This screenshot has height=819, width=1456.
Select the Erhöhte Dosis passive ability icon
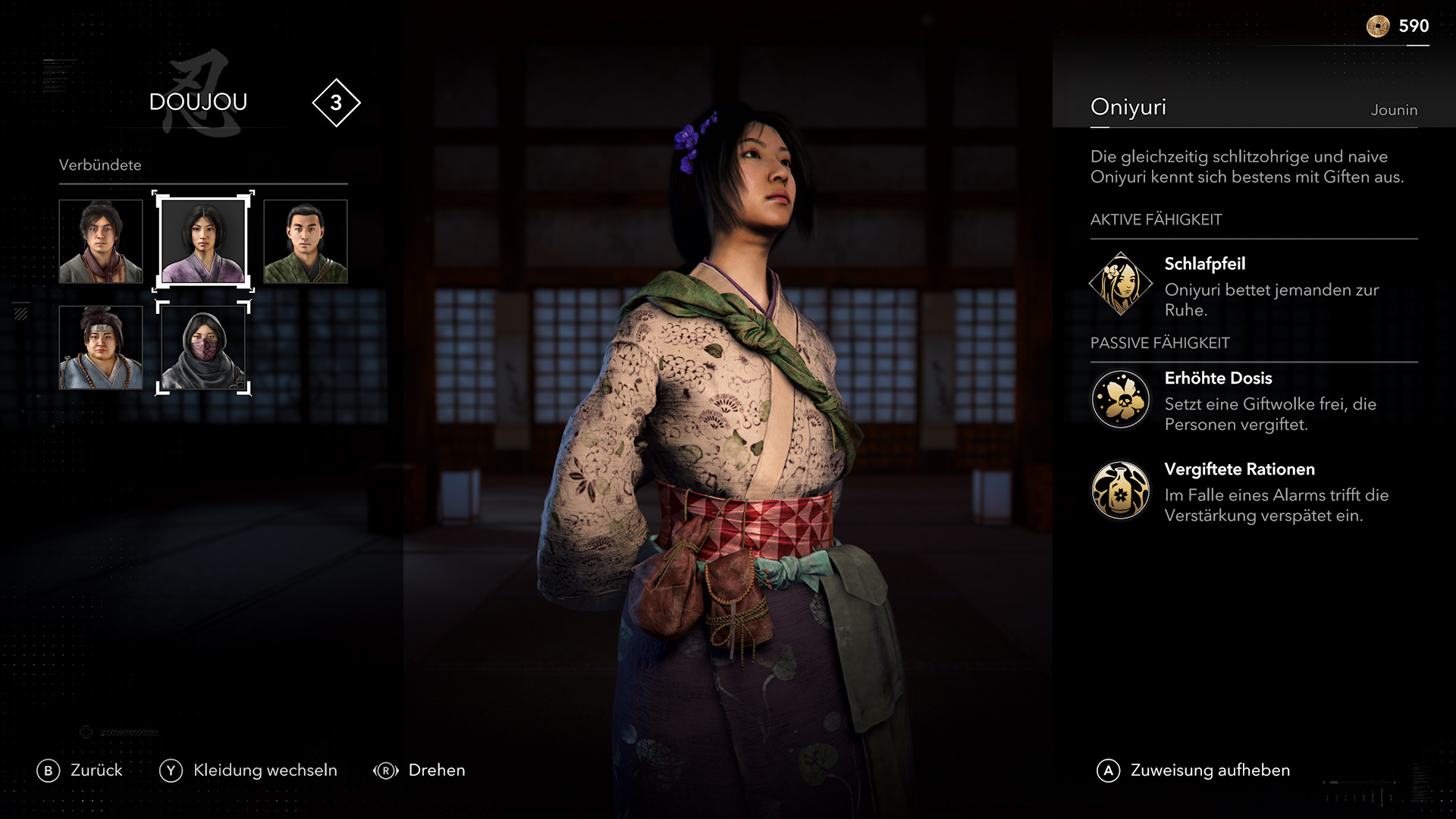(1120, 399)
